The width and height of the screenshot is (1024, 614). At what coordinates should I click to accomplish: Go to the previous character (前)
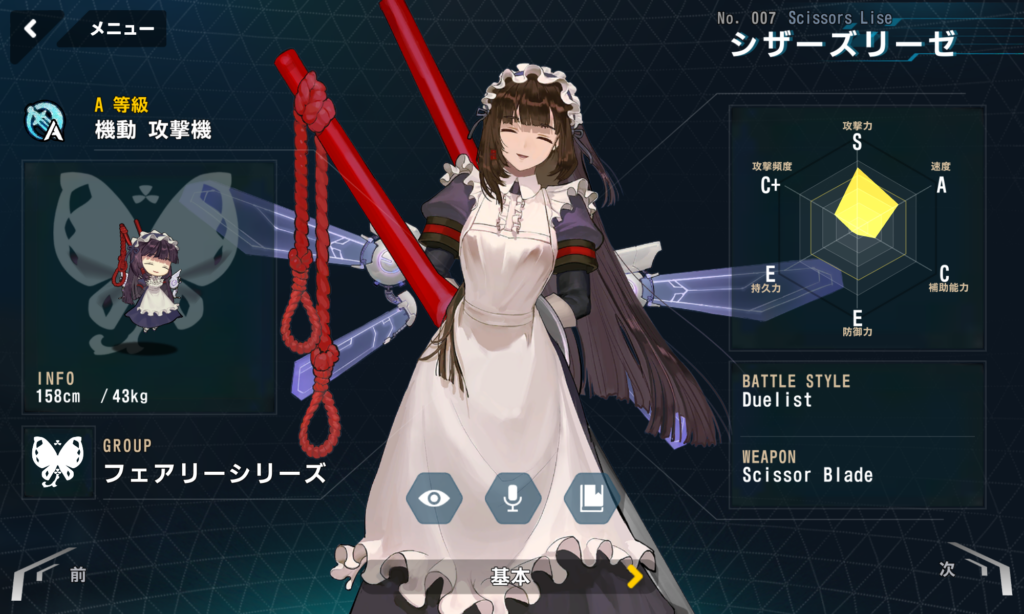click(x=50, y=573)
